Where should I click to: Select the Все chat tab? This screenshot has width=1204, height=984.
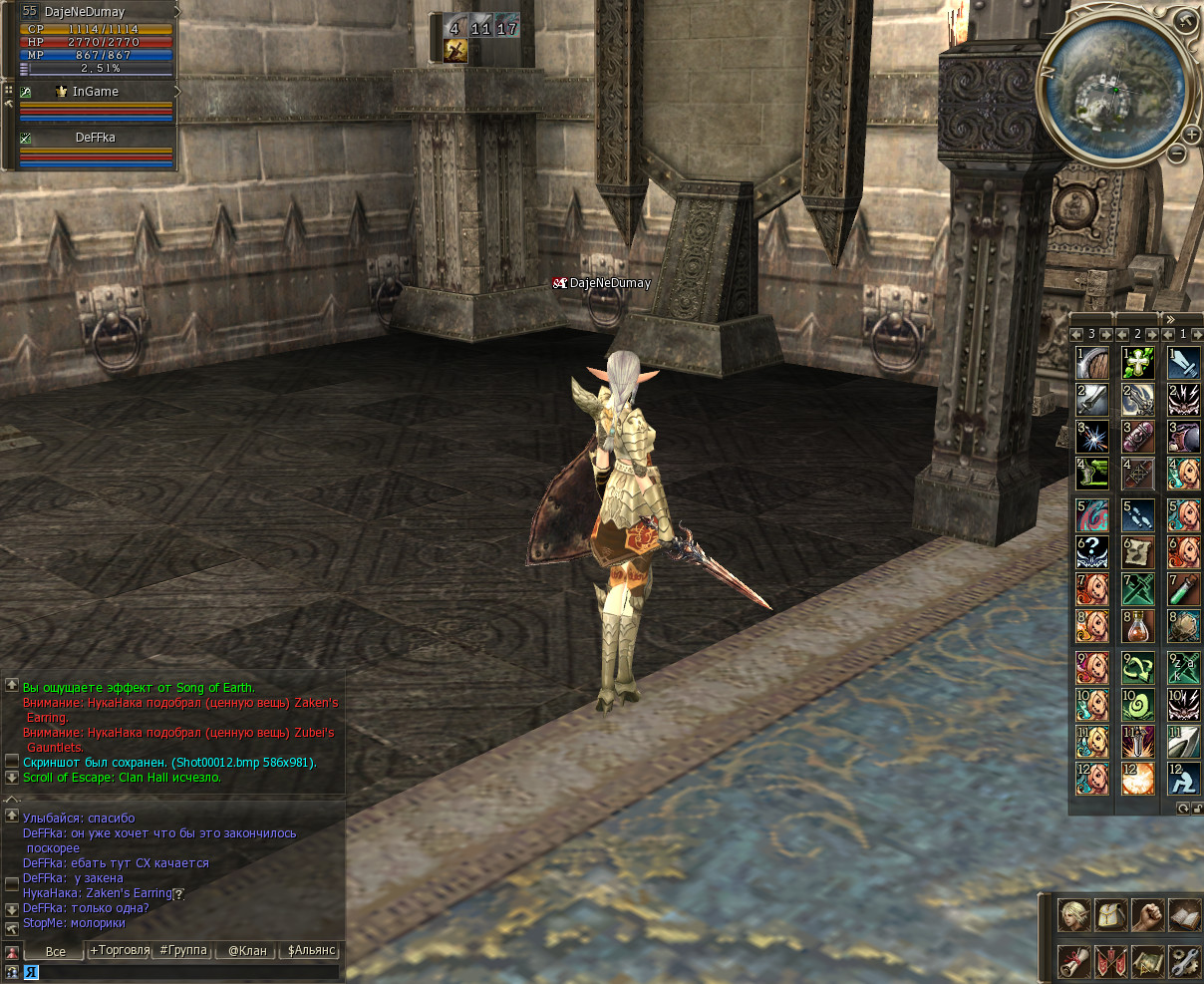point(56,951)
